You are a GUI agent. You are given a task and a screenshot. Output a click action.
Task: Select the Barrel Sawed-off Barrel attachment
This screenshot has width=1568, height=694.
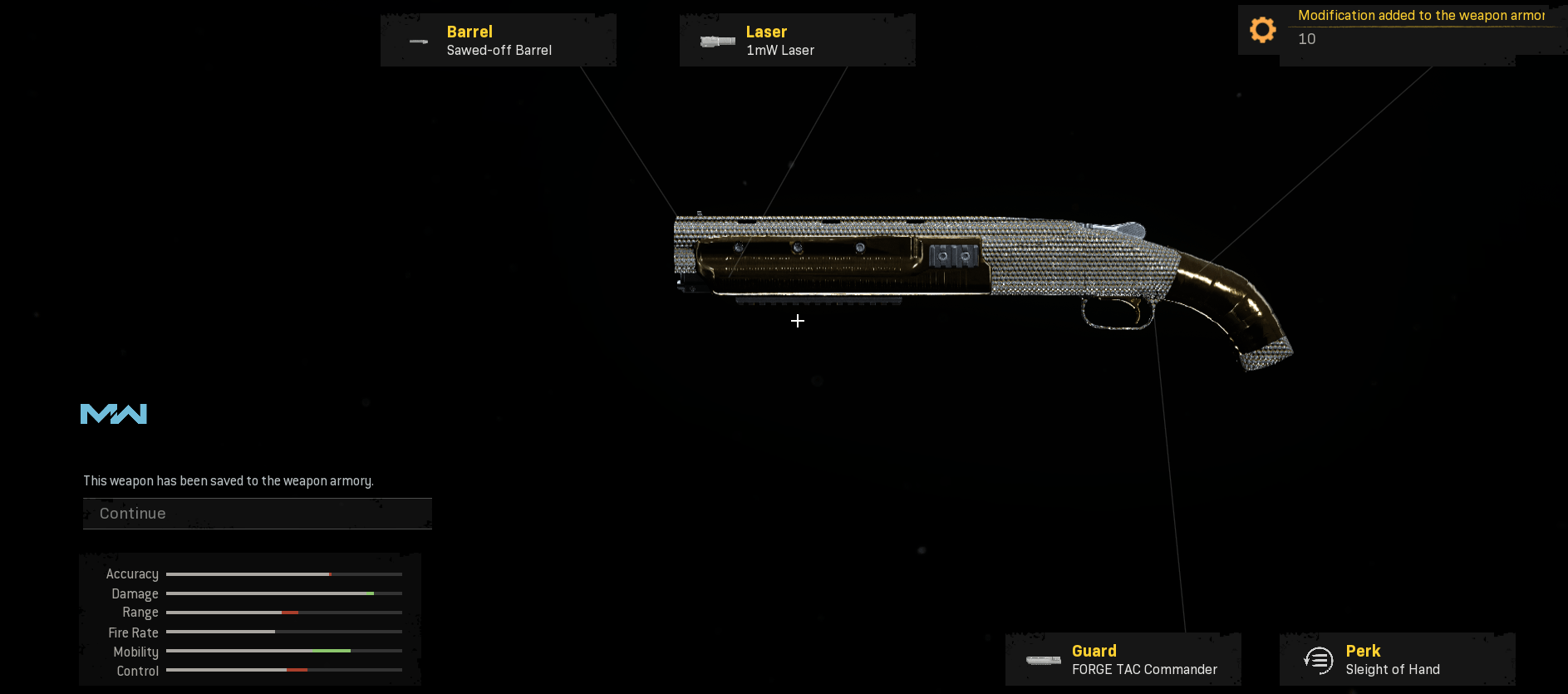point(498,41)
